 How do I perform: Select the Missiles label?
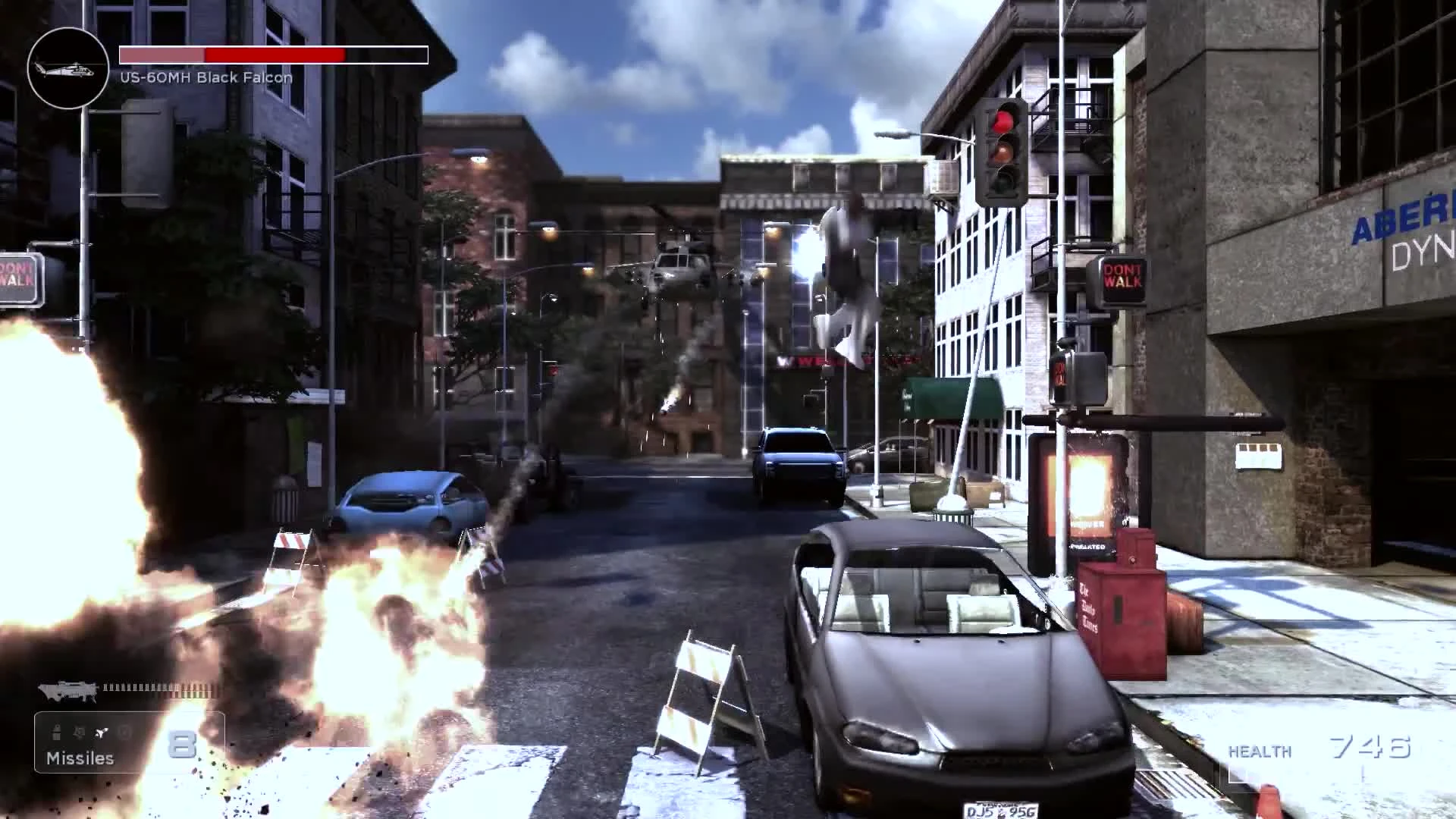(x=80, y=758)
